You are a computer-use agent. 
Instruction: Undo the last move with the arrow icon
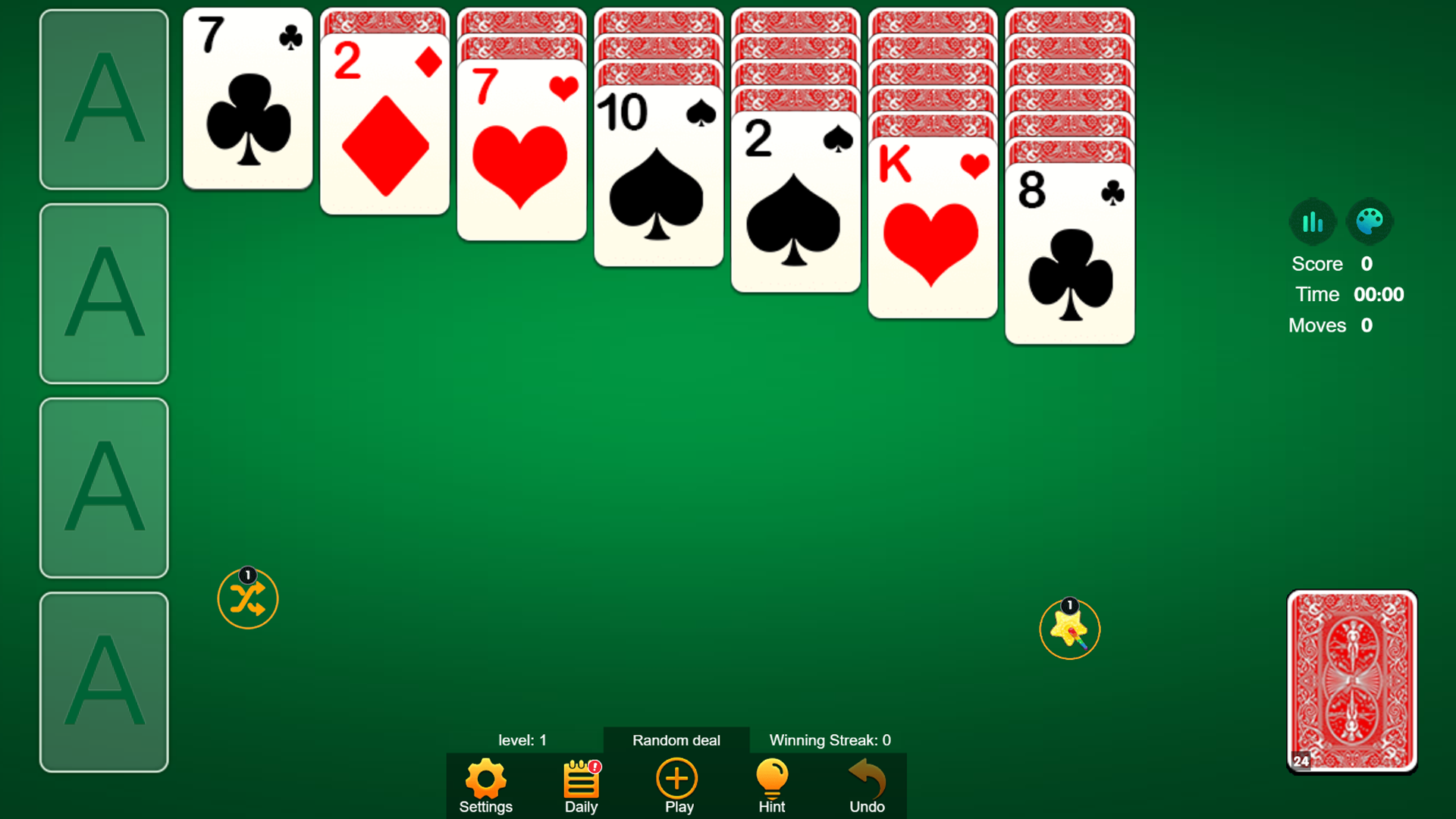(x=867, y=780)
